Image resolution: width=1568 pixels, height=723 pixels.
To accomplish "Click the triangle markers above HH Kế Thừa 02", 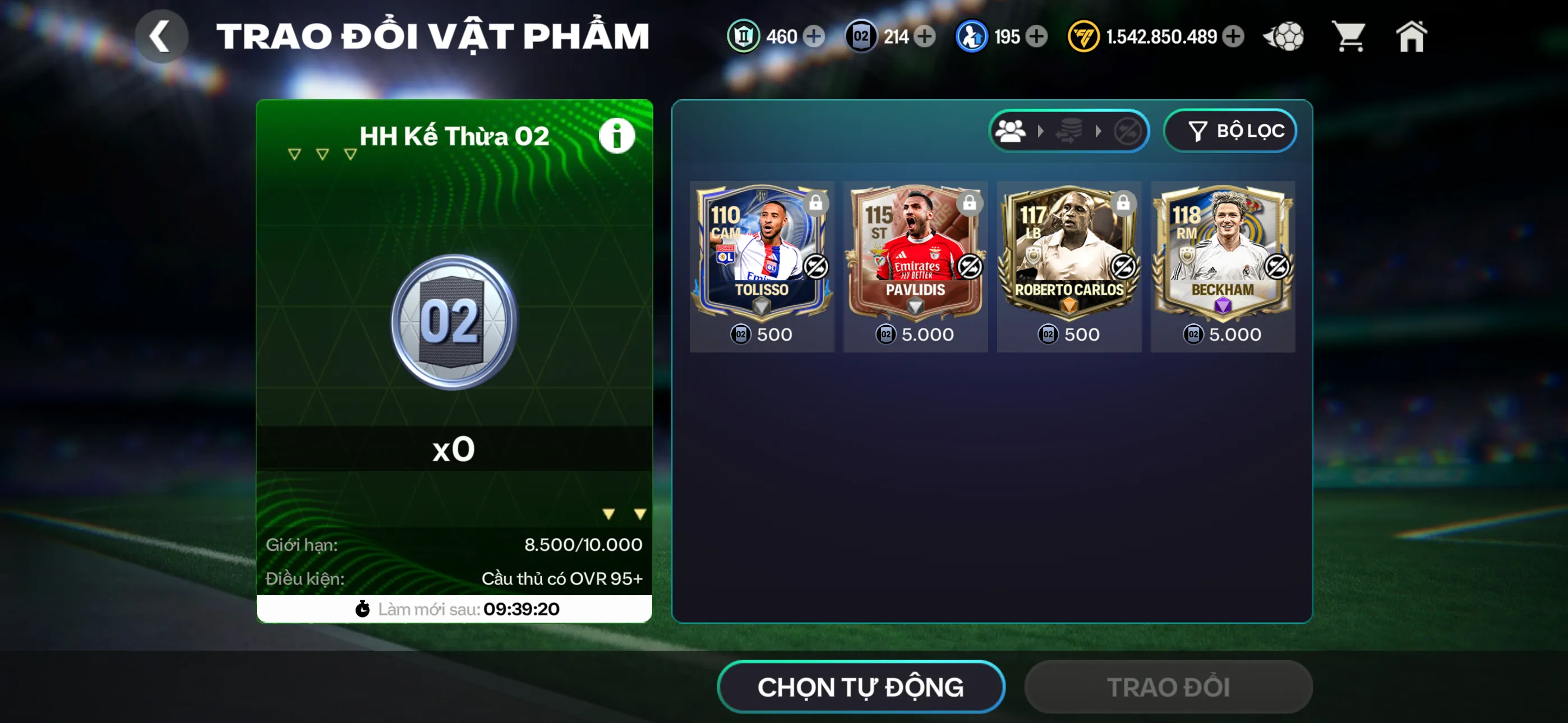I will click(321, 154).
